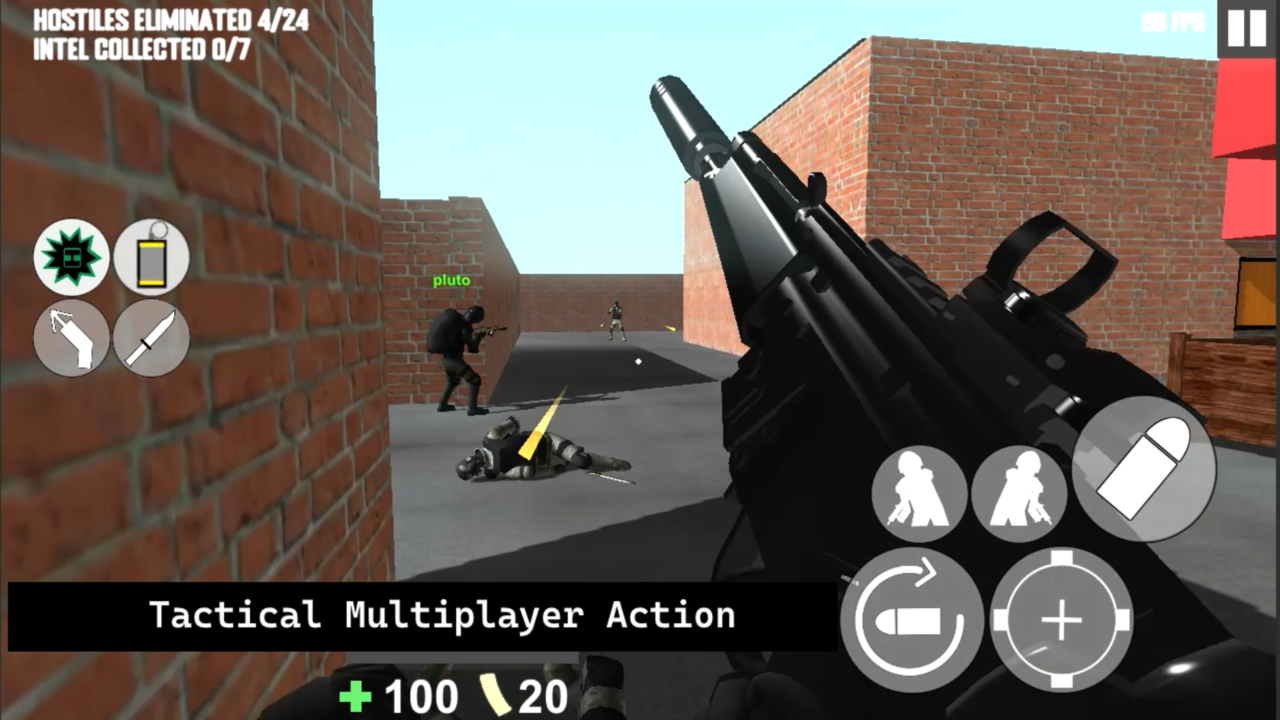1280x720 pixels.
Task: Toggle the crouch stance button
Action: tap(919, 493)
